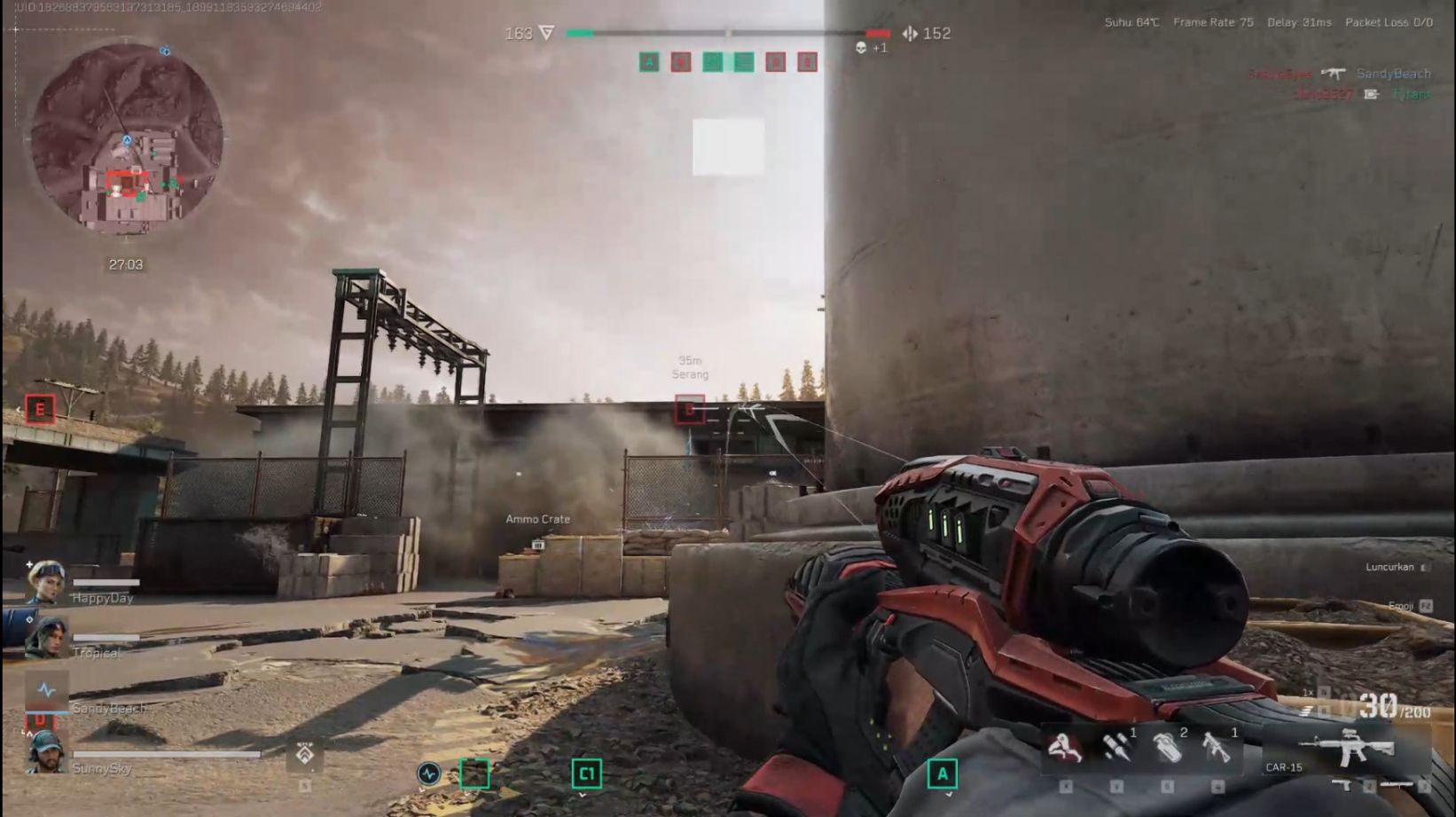Choose the grenade launcher gadget icon
Viewport: 1456px width, 817px height.
coord(1217,748)
